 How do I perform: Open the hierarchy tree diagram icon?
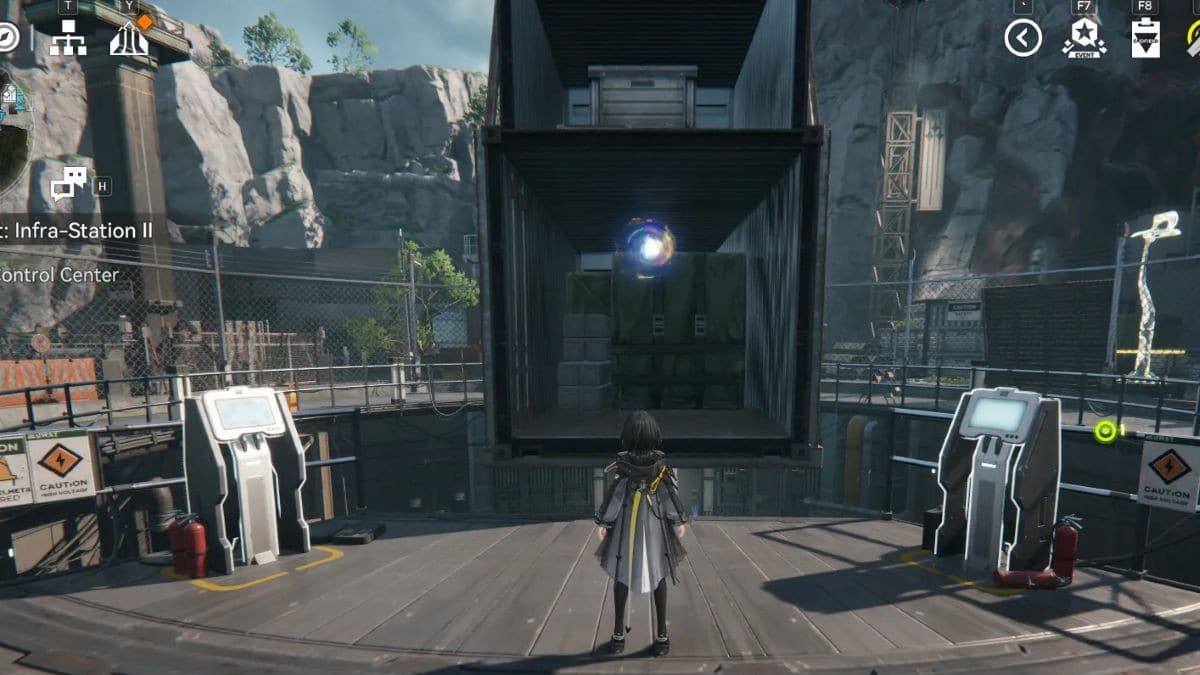tap(68, 38)
